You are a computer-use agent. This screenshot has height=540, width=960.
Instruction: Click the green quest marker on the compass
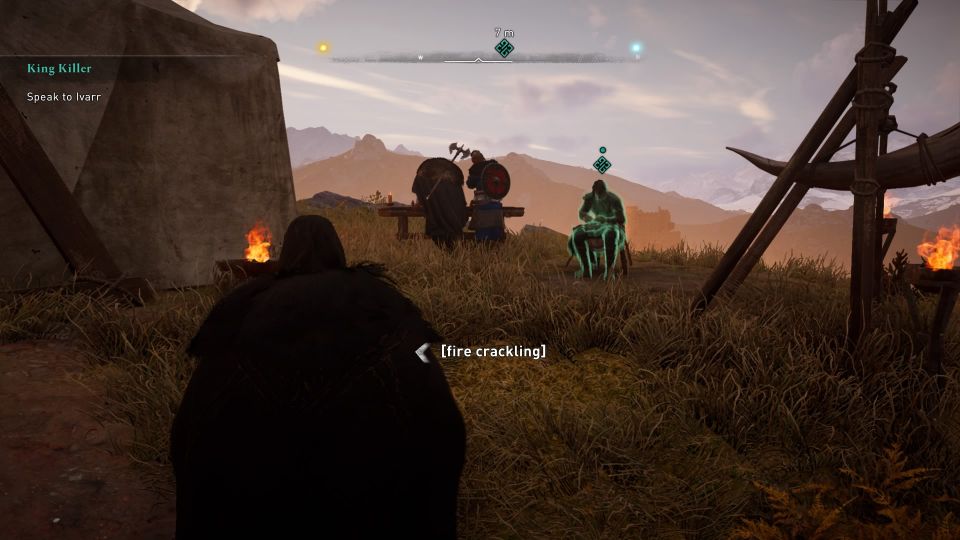coord(504,47)
